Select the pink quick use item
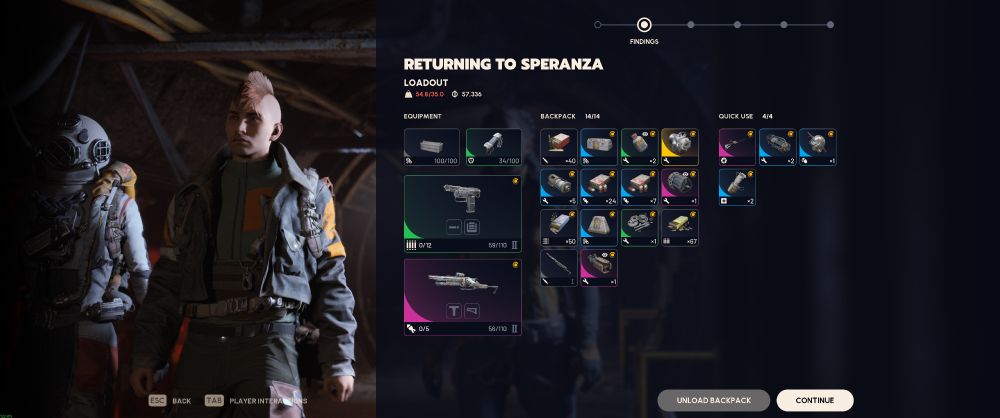Image resolution: width=1000 pixels, height=418 pixels. 737,147
